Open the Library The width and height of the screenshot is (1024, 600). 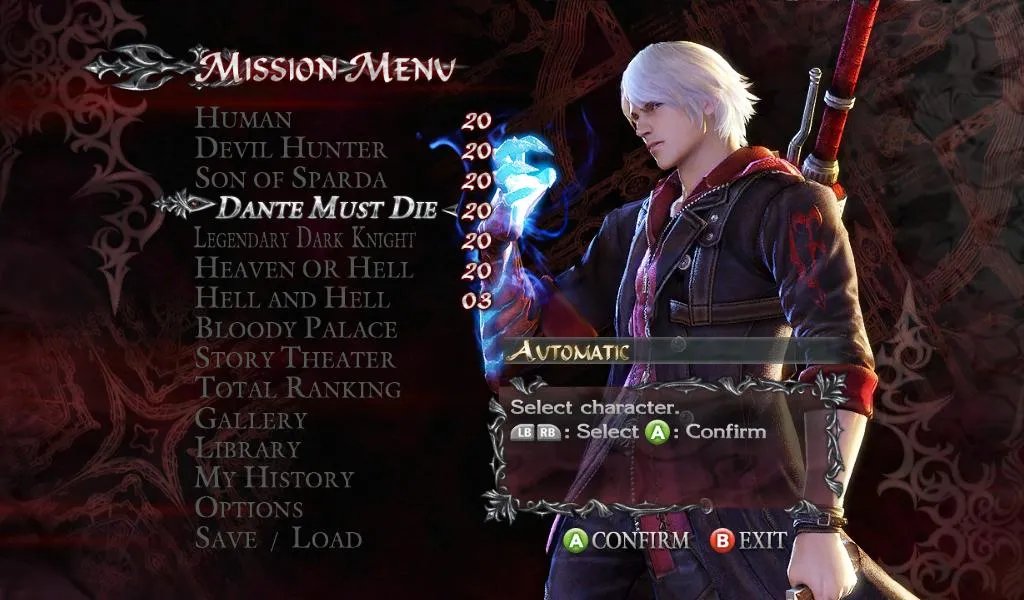[247, 448]
